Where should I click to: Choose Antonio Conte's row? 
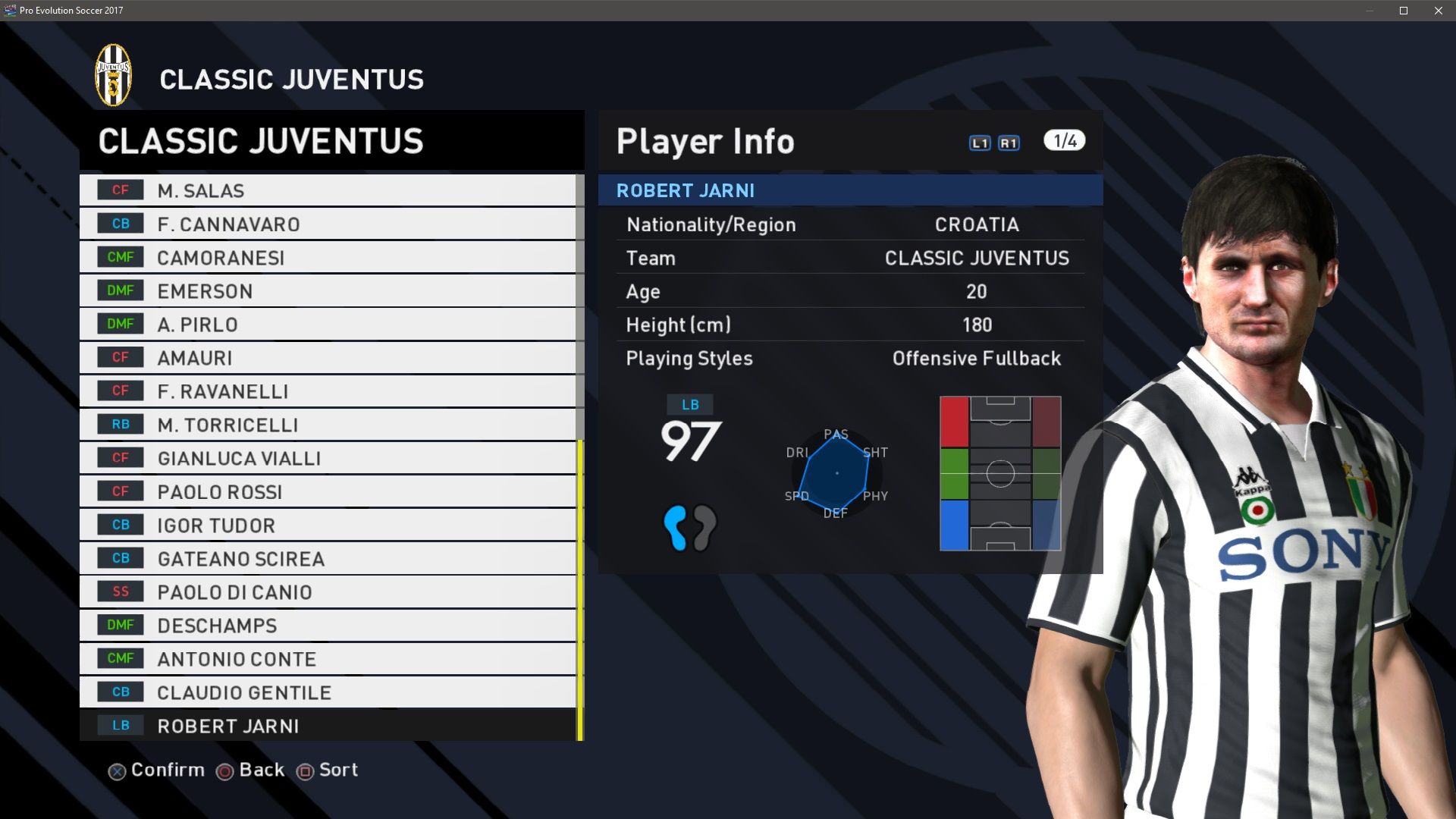click(328, 659)
